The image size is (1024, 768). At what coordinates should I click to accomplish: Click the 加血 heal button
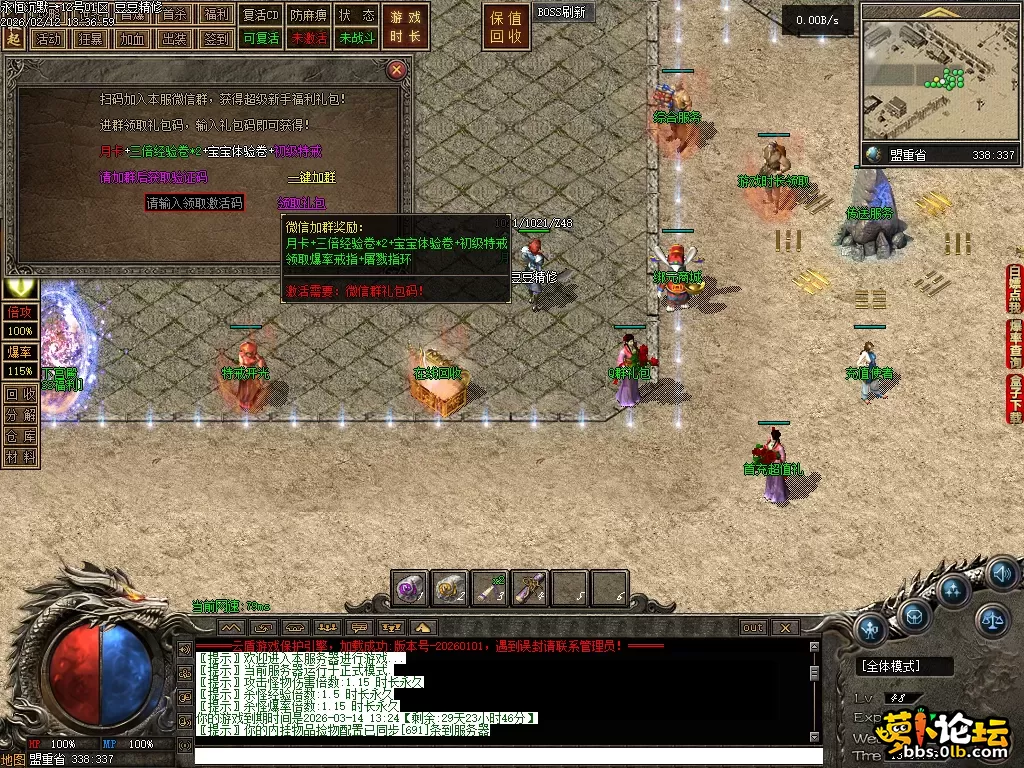[132, 39]
